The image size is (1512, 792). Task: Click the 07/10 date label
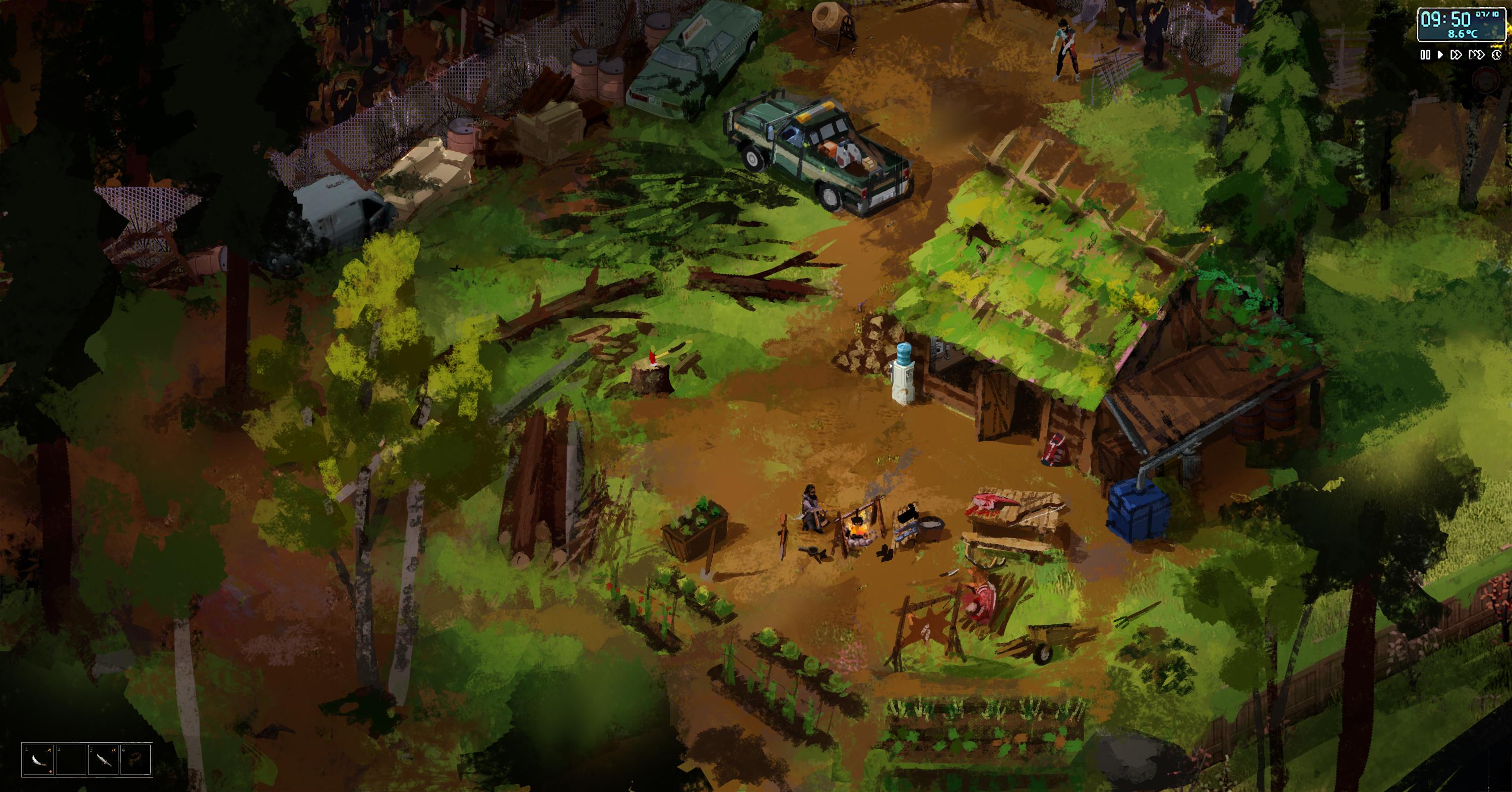point(1486,14)
